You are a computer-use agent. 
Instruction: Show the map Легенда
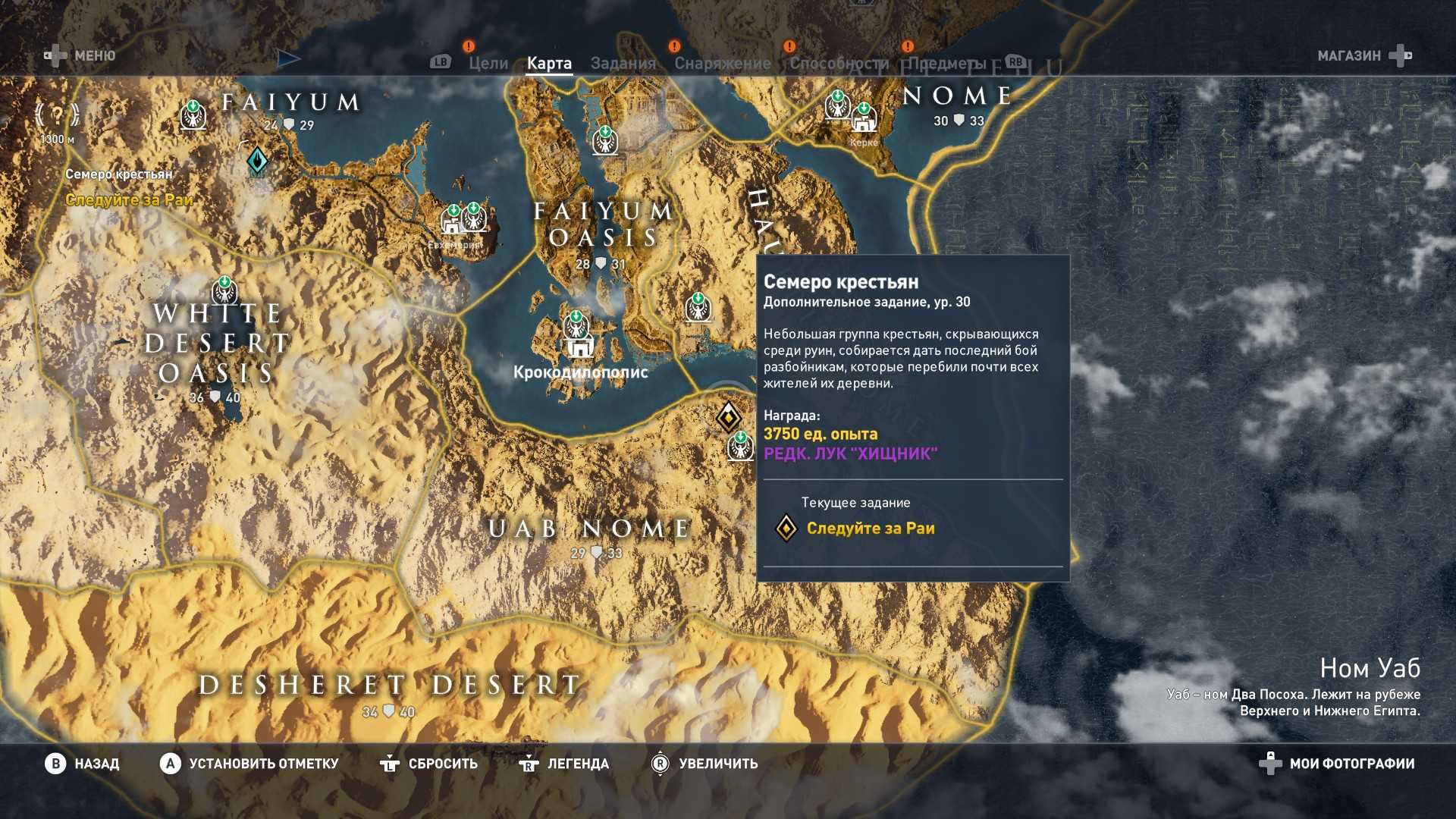click(x=563, y=764)
